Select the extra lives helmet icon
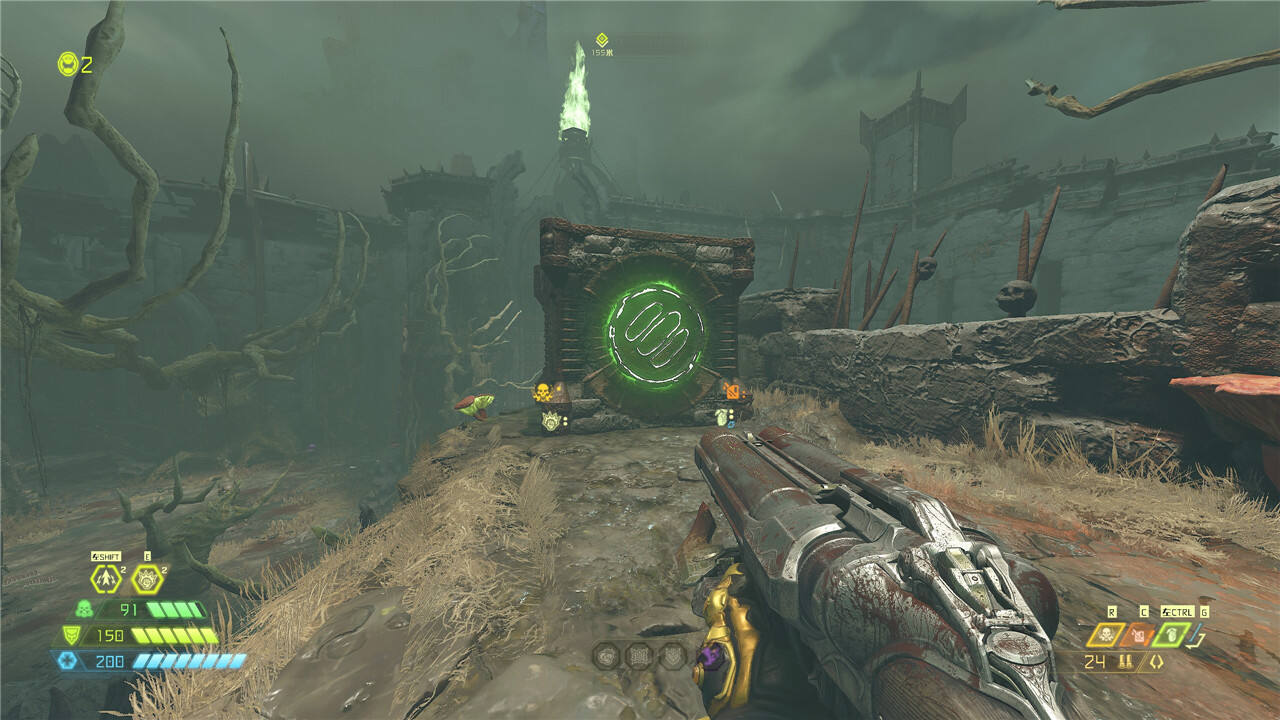This screenshot has height=720, width=1280. (x=67, y=64)
